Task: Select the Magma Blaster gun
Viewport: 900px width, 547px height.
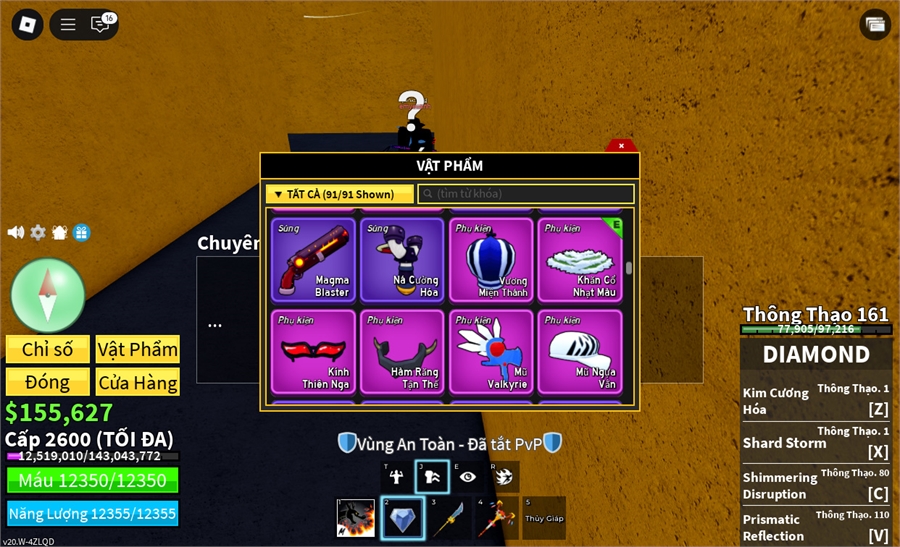Action: pos(313,260)
